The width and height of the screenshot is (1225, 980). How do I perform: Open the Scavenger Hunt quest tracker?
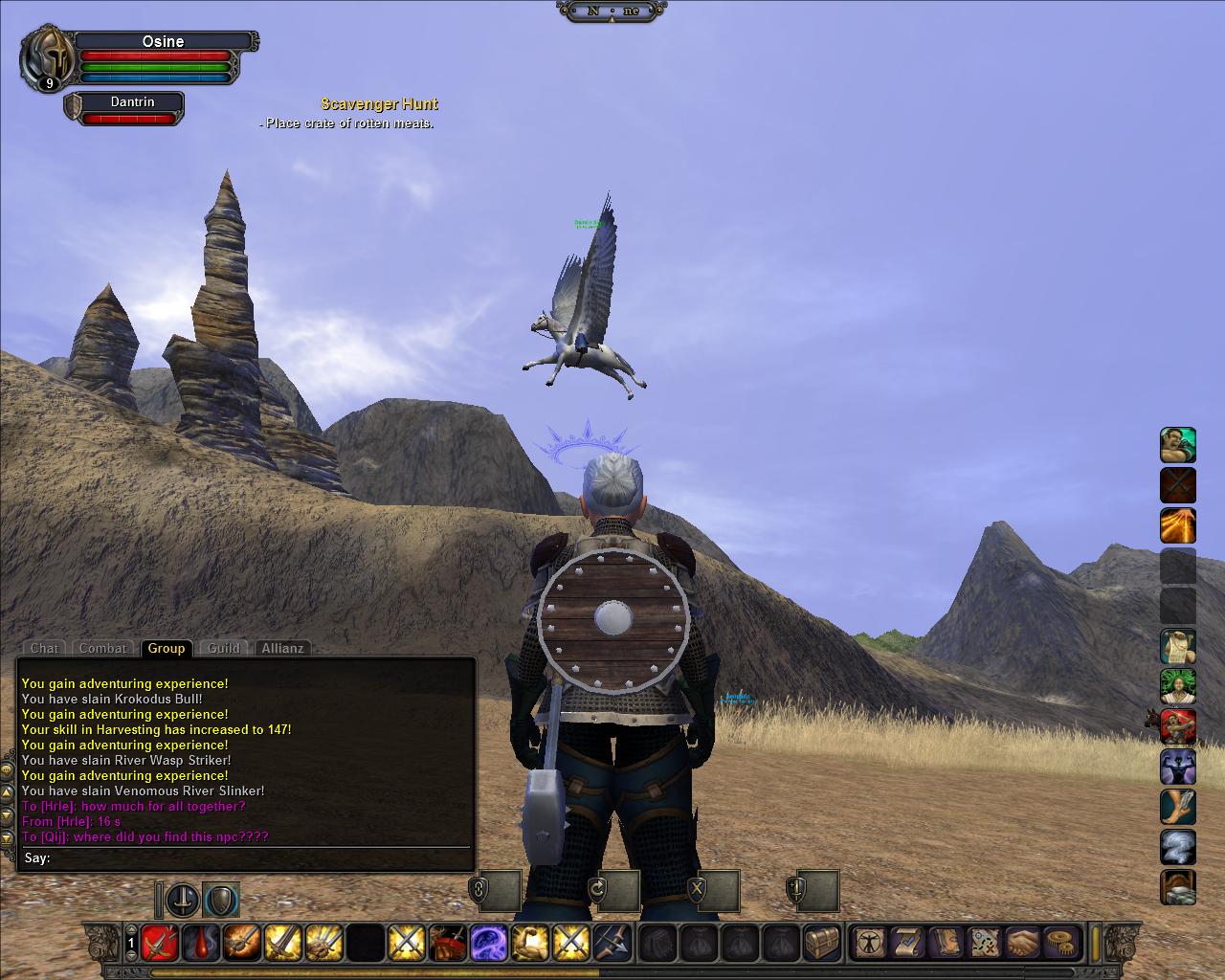379,104
